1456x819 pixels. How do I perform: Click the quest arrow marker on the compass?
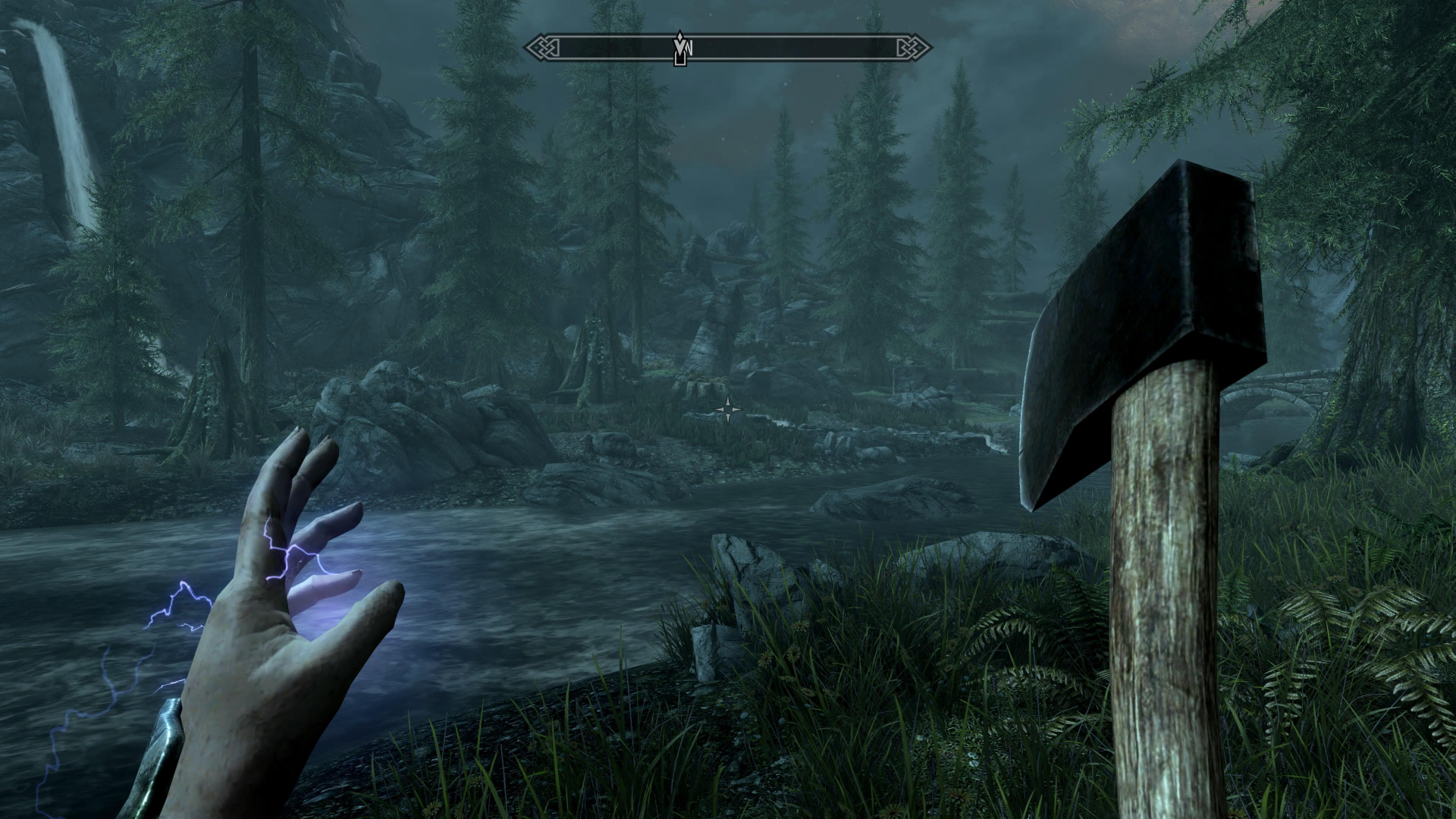click(680, 45)
